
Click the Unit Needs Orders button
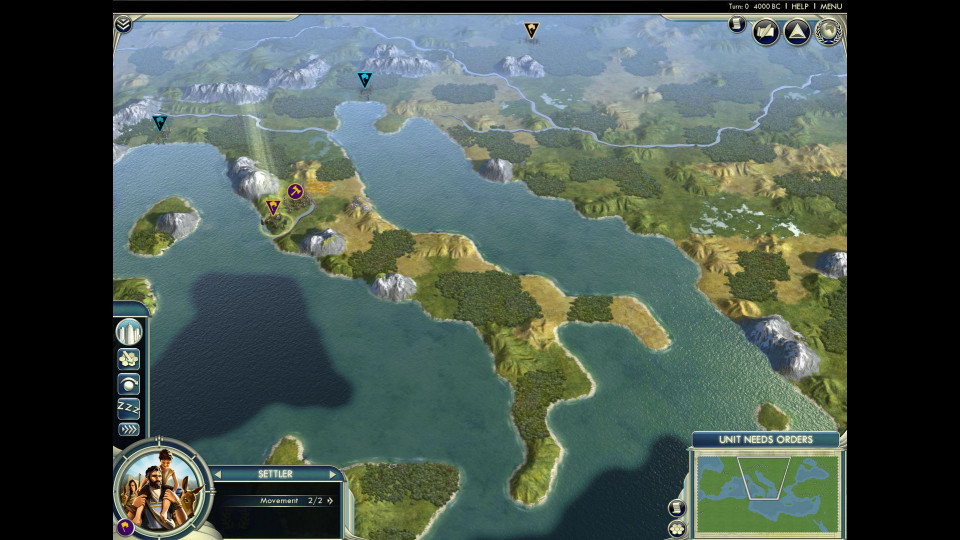[766, 440]
